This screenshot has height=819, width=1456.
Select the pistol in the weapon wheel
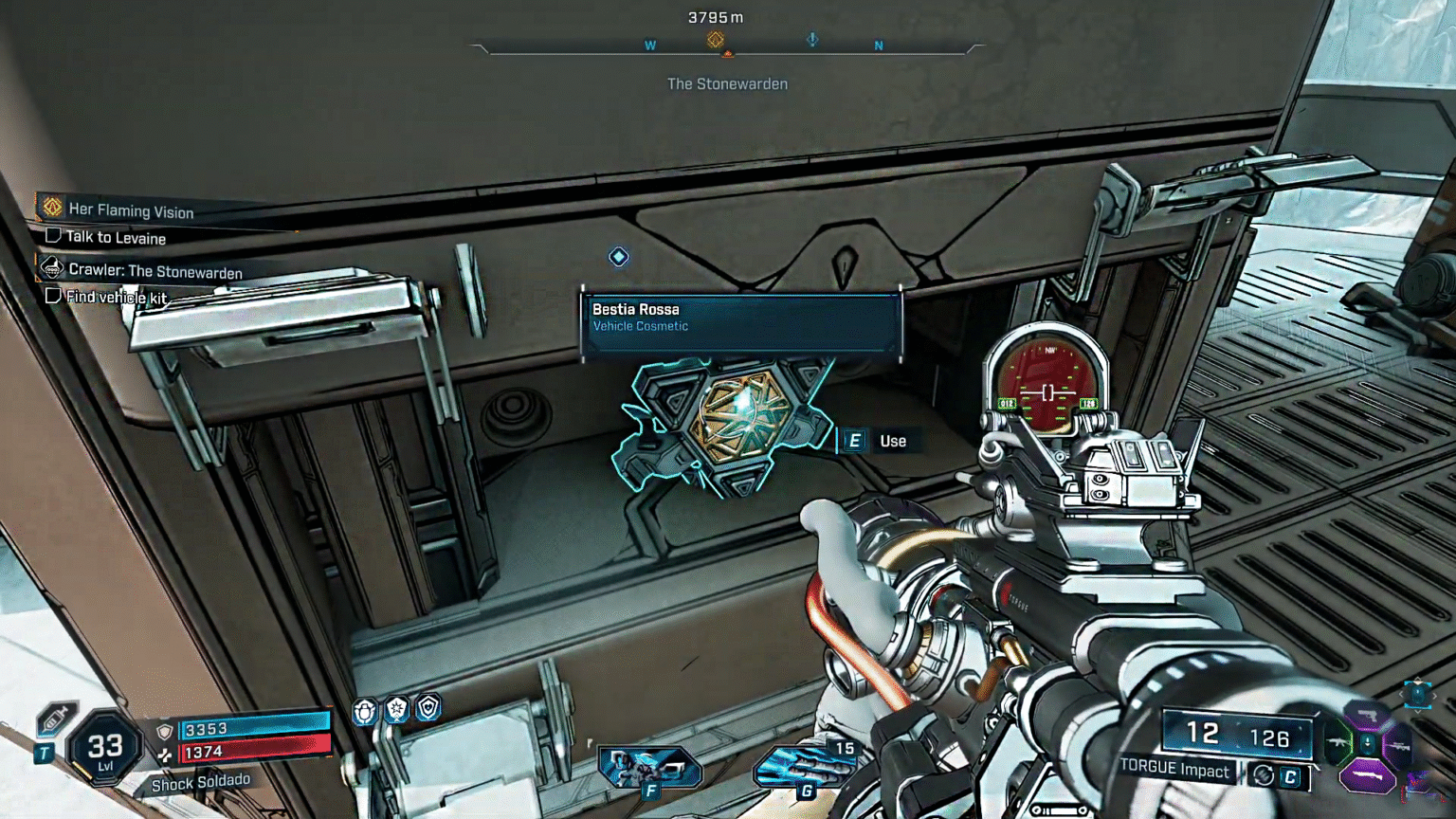[1370, 713]
